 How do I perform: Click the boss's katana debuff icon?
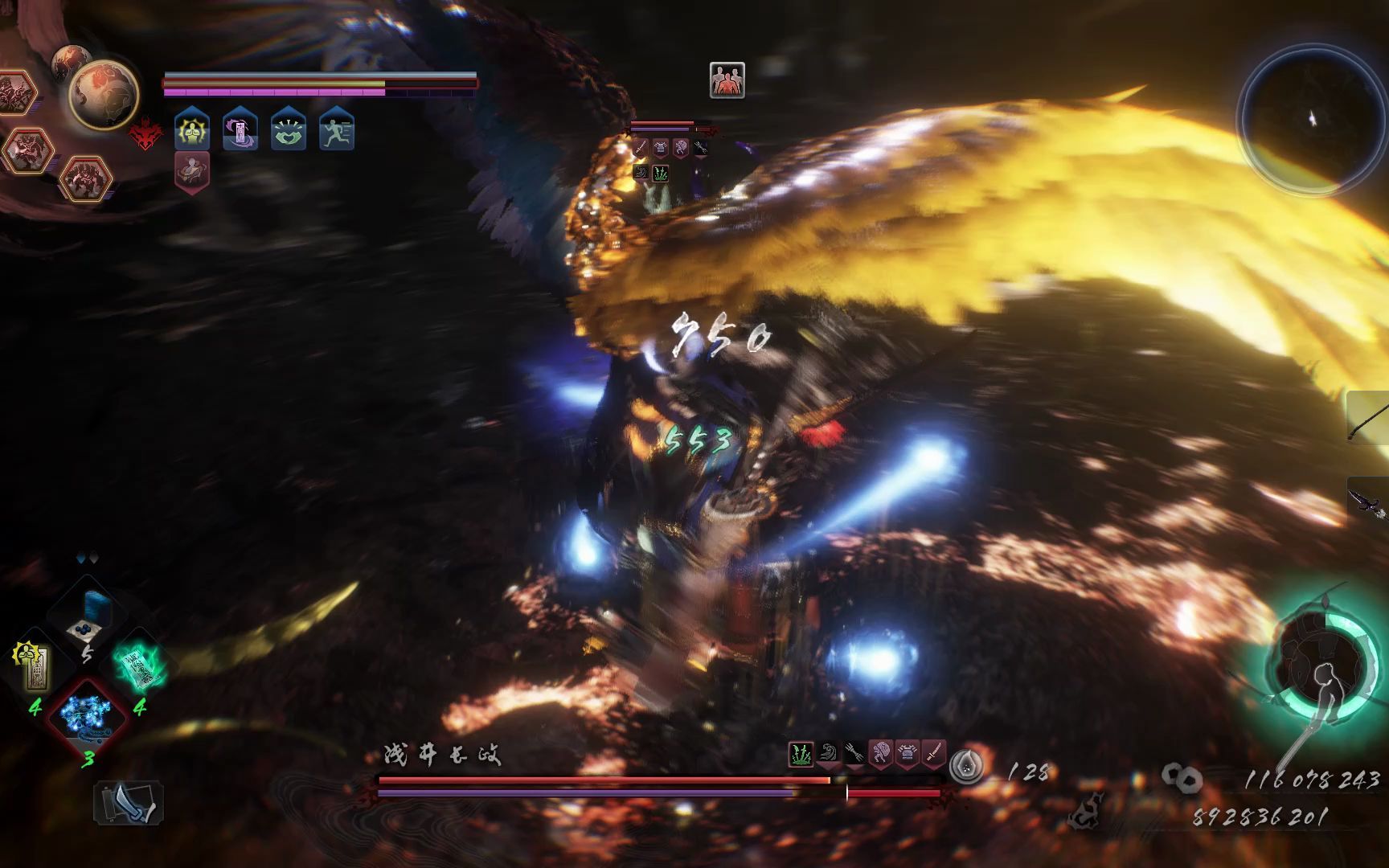[x=933, y=755]
